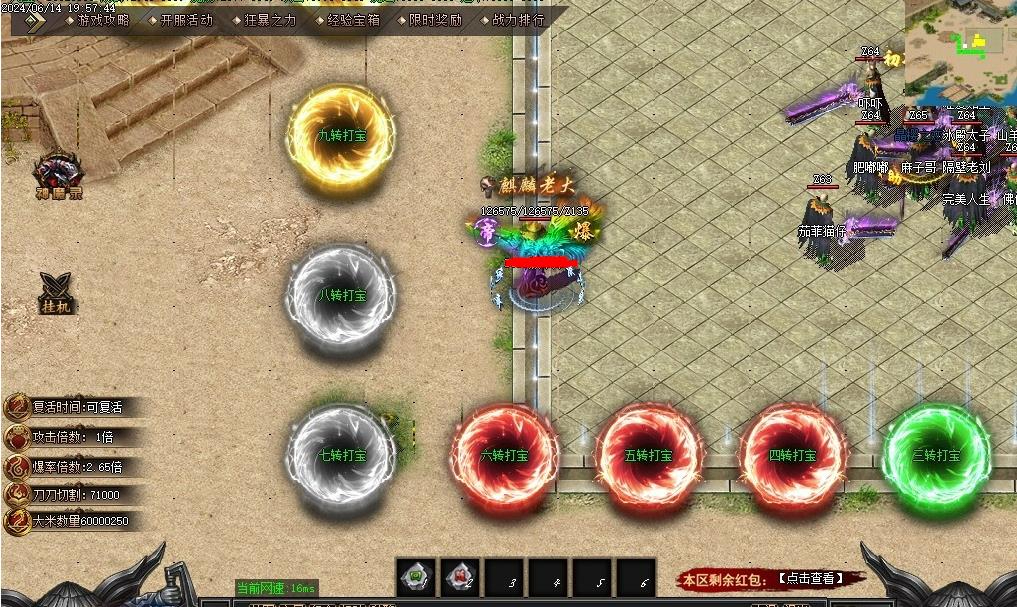Click 点击查看 to view remaining red packets
This screenshot has width=1017, height=607.
point(809,579)
